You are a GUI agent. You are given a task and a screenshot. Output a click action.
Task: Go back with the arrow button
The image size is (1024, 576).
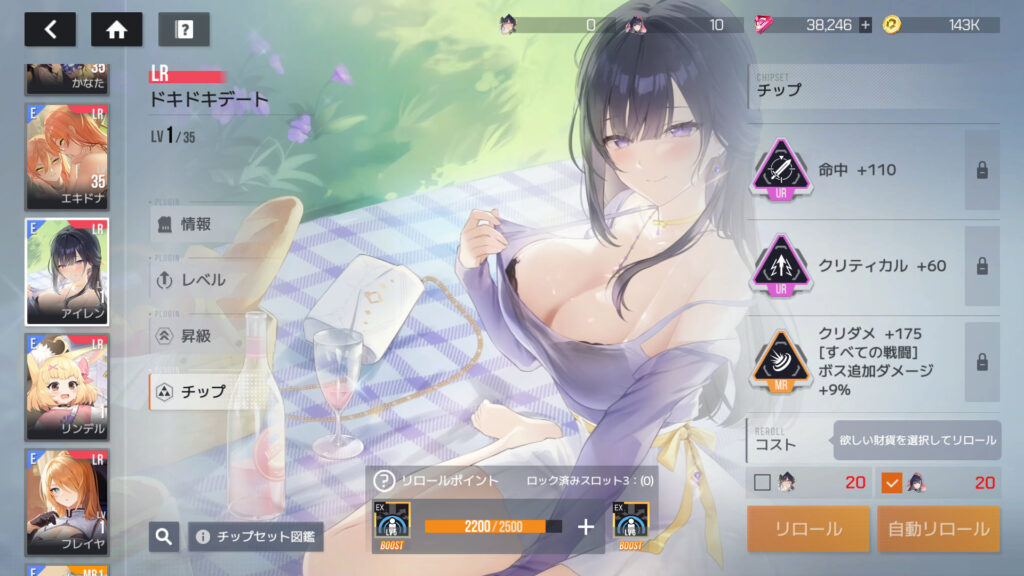(50, 29)
